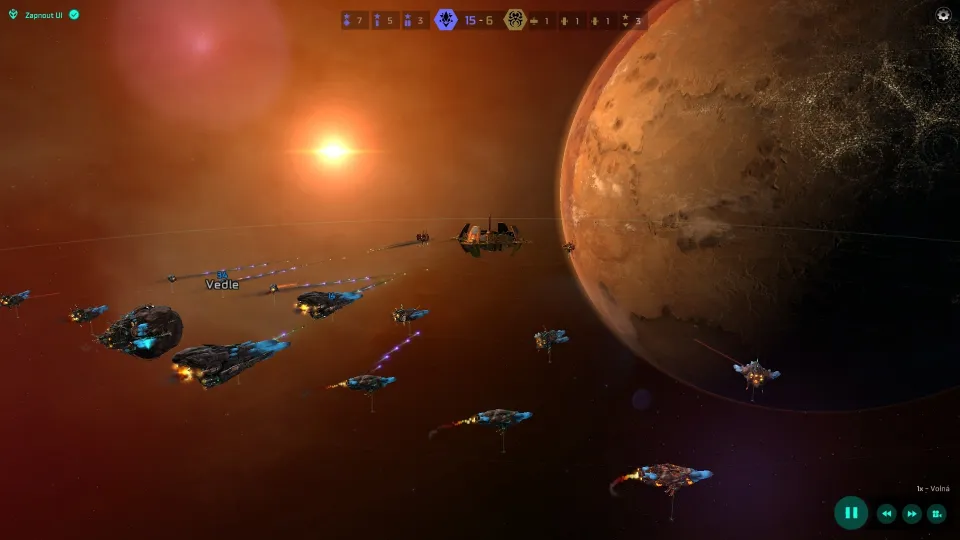
Task: Select the gold spider faction emblem
Action: point(515,20)
